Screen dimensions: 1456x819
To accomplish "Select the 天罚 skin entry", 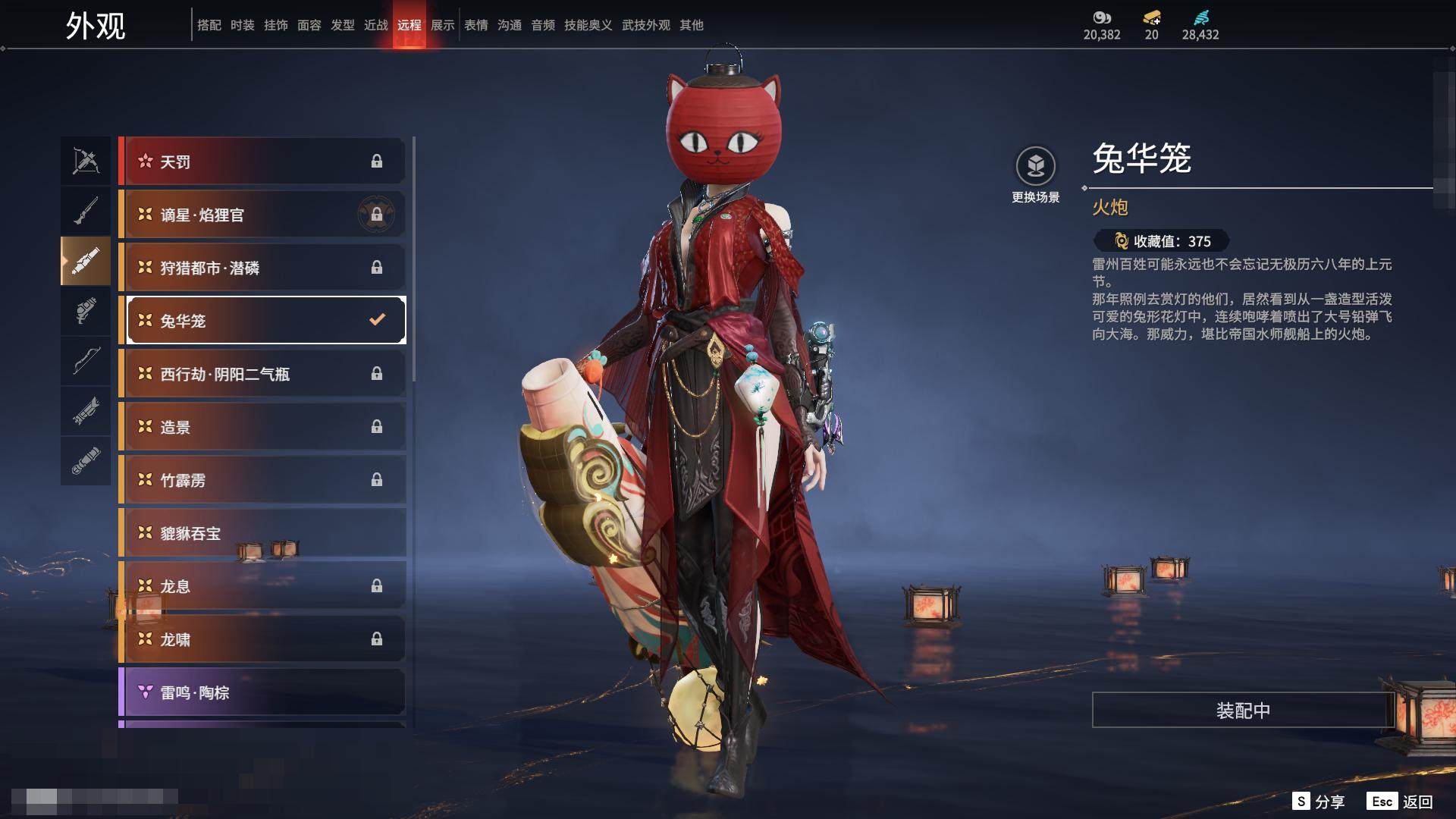I will (x=262, y=162).
